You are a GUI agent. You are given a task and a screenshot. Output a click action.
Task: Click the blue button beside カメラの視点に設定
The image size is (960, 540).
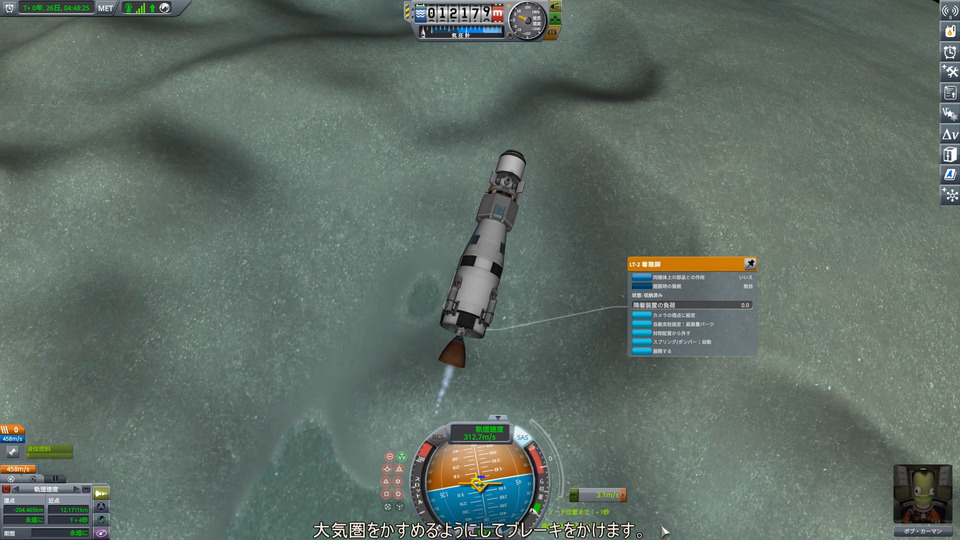[x=641, y=314]
